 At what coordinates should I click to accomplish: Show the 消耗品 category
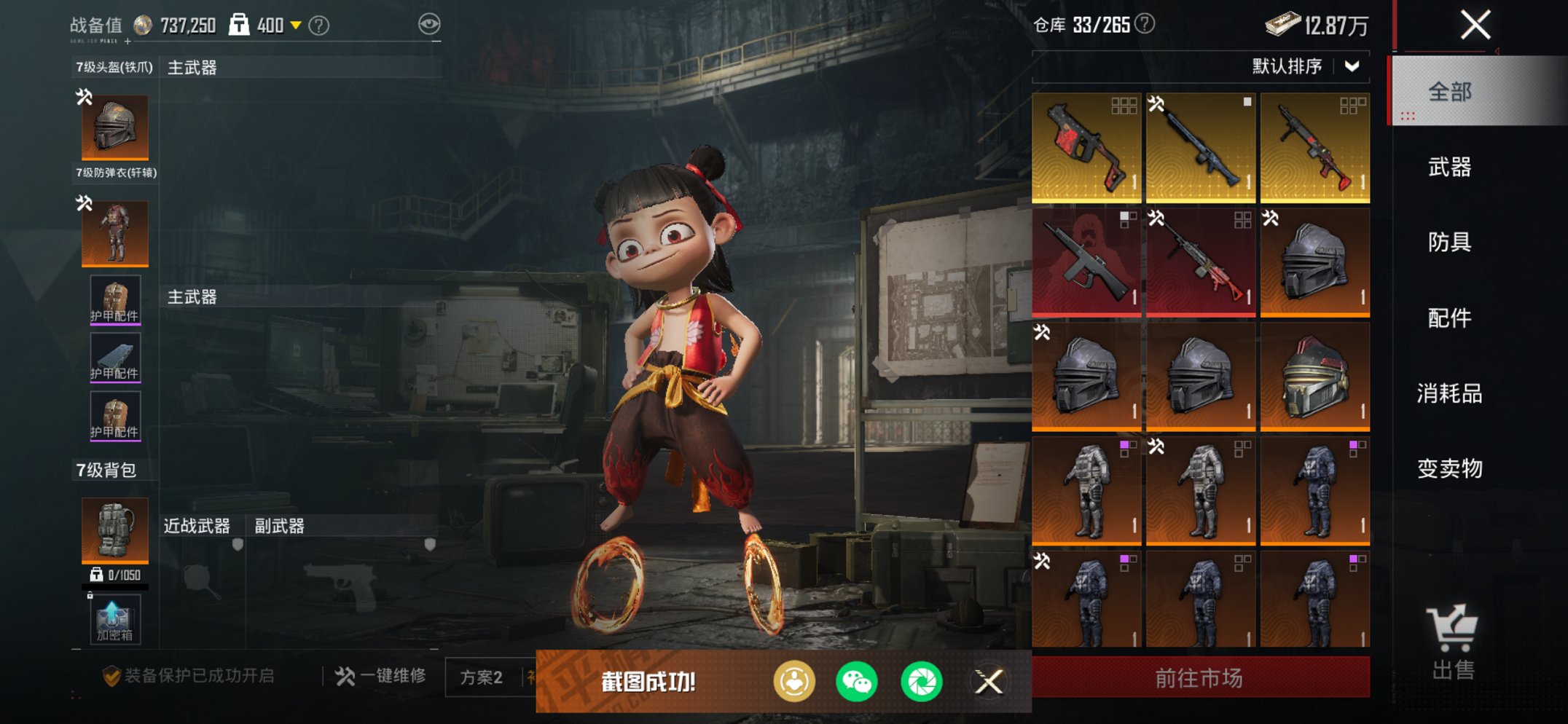[x=1449, y=393]
